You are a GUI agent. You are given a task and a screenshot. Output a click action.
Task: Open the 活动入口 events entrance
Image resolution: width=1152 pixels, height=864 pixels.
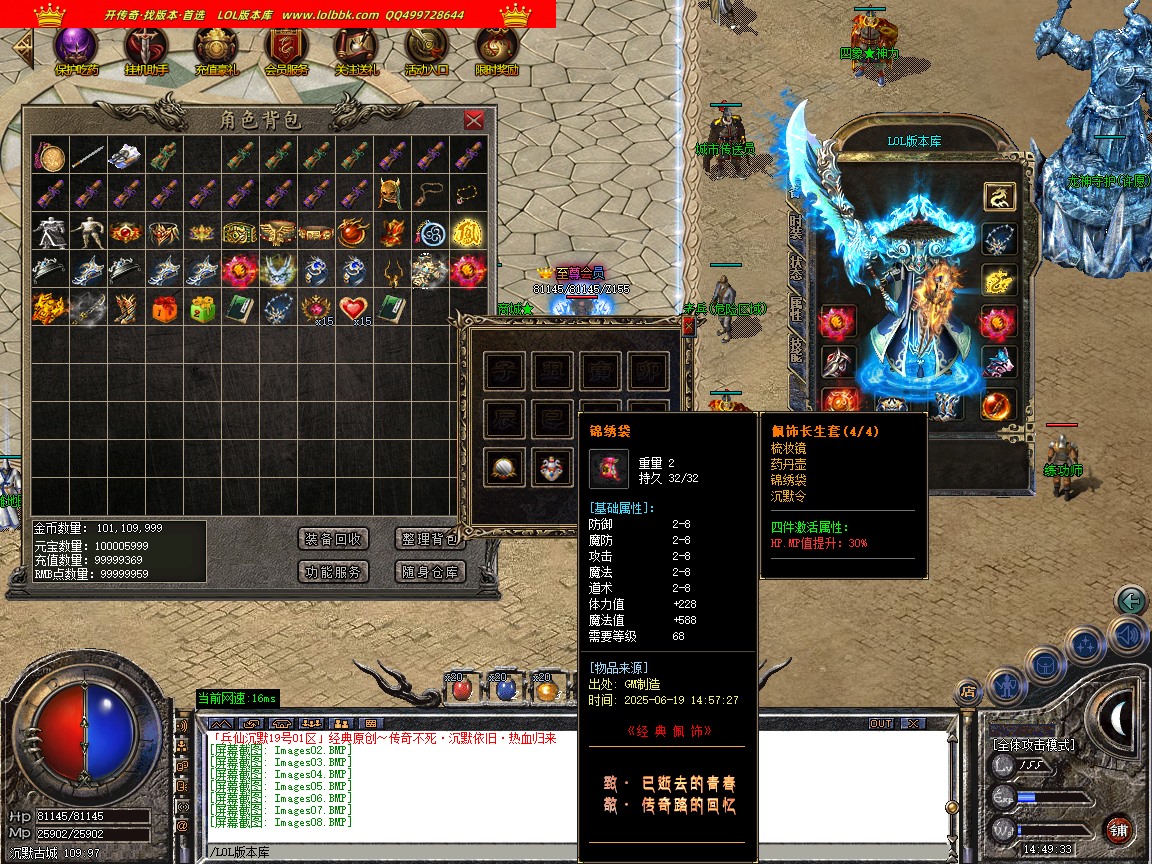click(x=426, y=48)
